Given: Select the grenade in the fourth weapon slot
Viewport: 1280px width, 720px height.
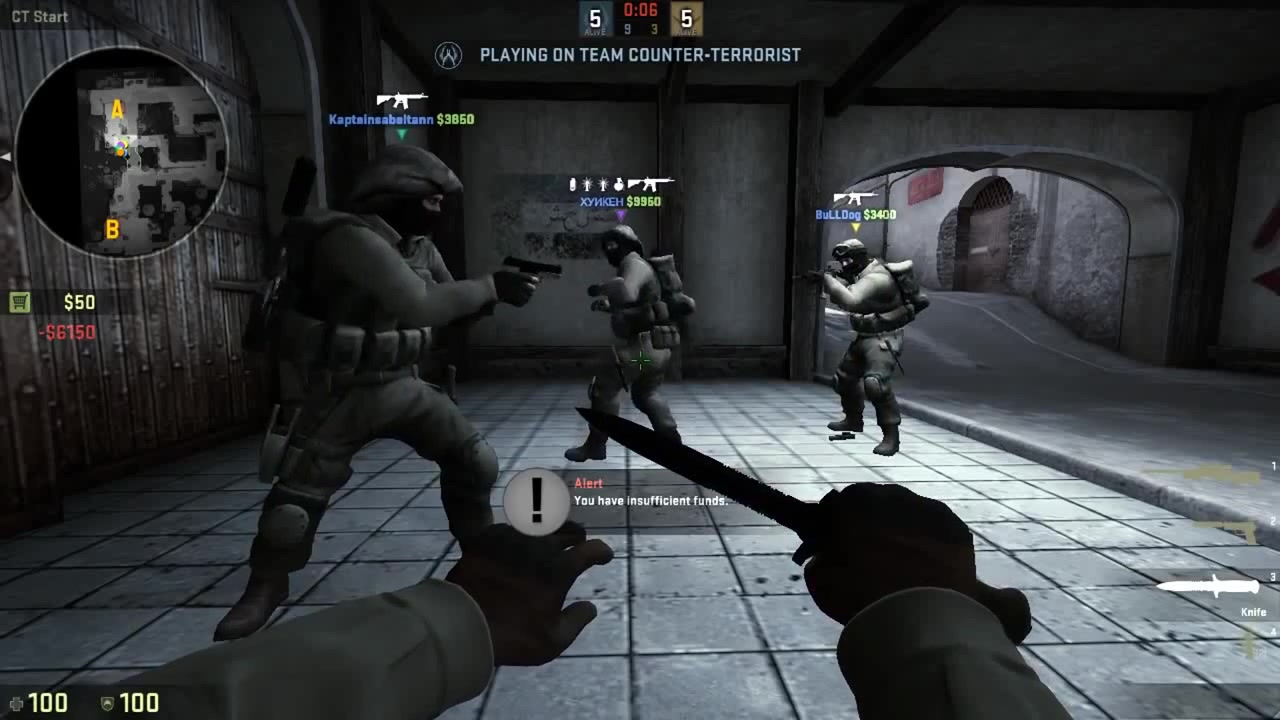Looking at the screenshot, I should (x=1249, y=643).
